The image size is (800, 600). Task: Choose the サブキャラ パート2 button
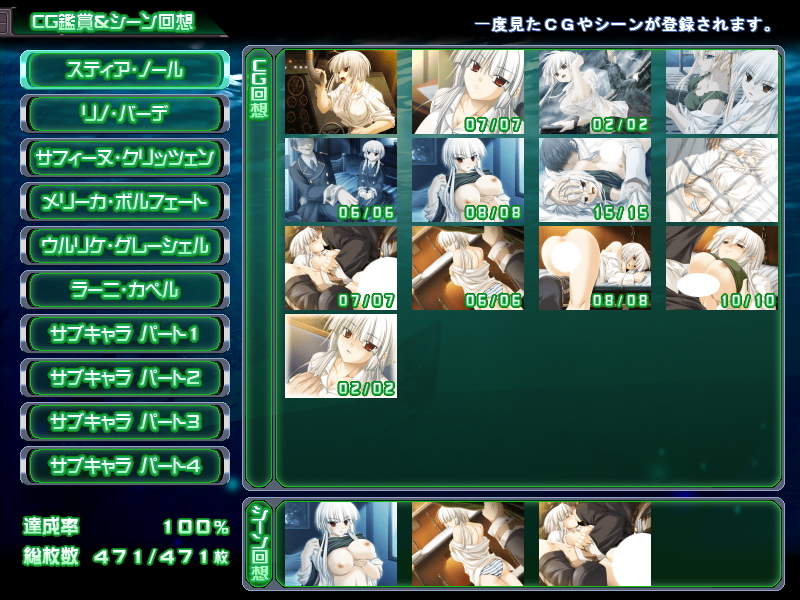coord(124,378)
